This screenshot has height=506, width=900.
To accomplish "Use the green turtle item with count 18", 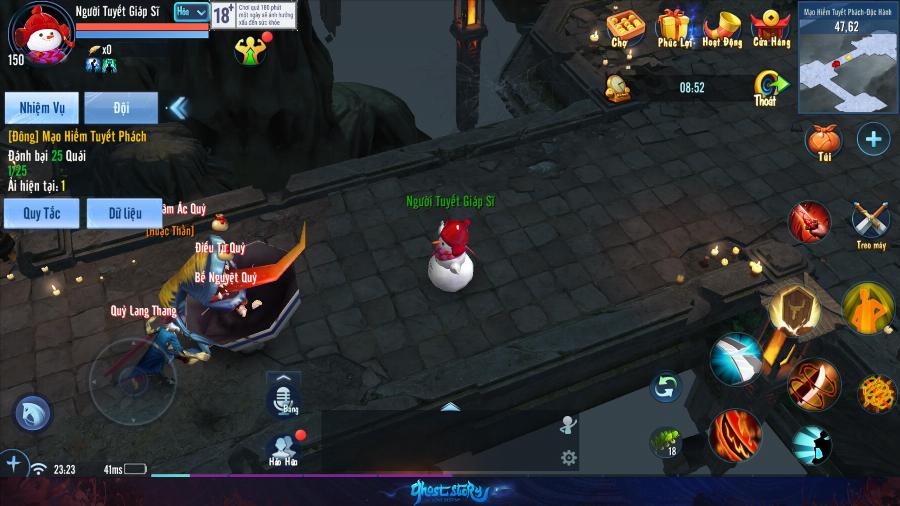I will [665, 440].
